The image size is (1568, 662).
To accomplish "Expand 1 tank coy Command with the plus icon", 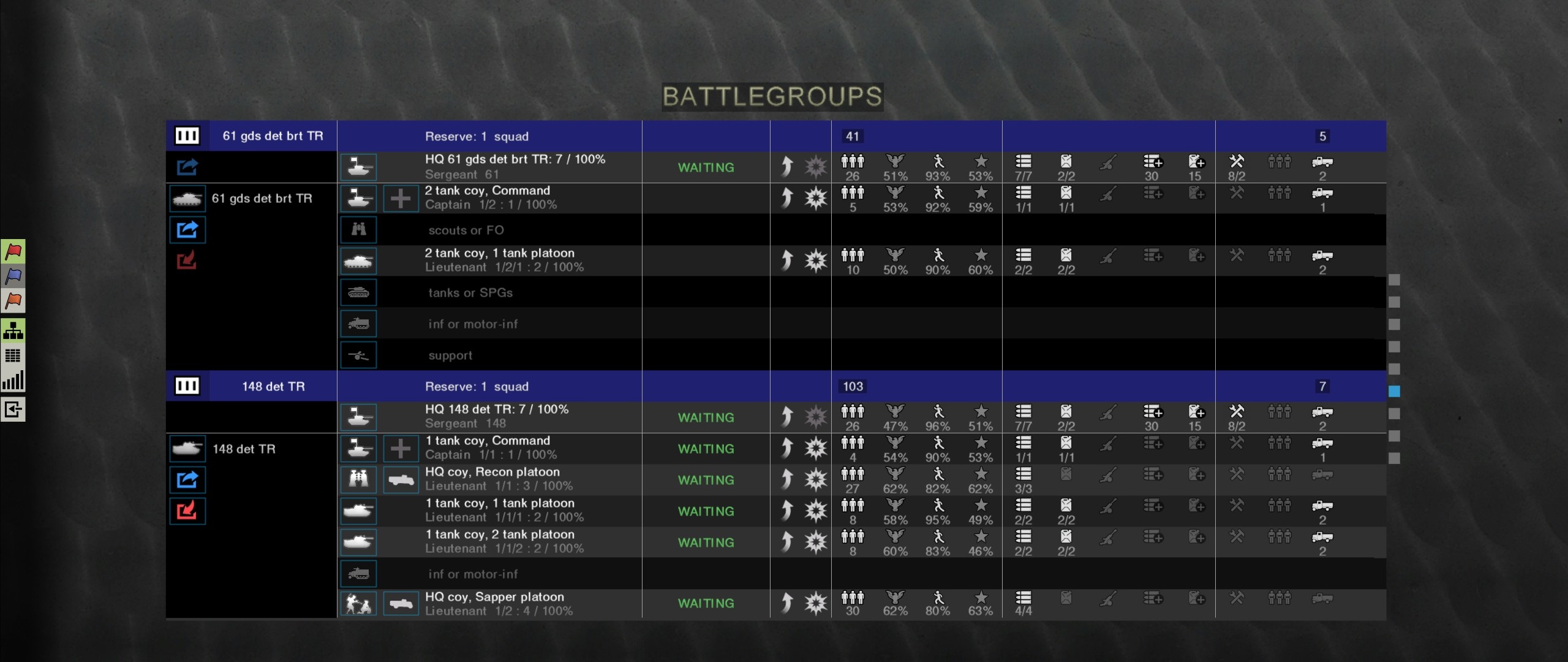I will click(401, 448).
